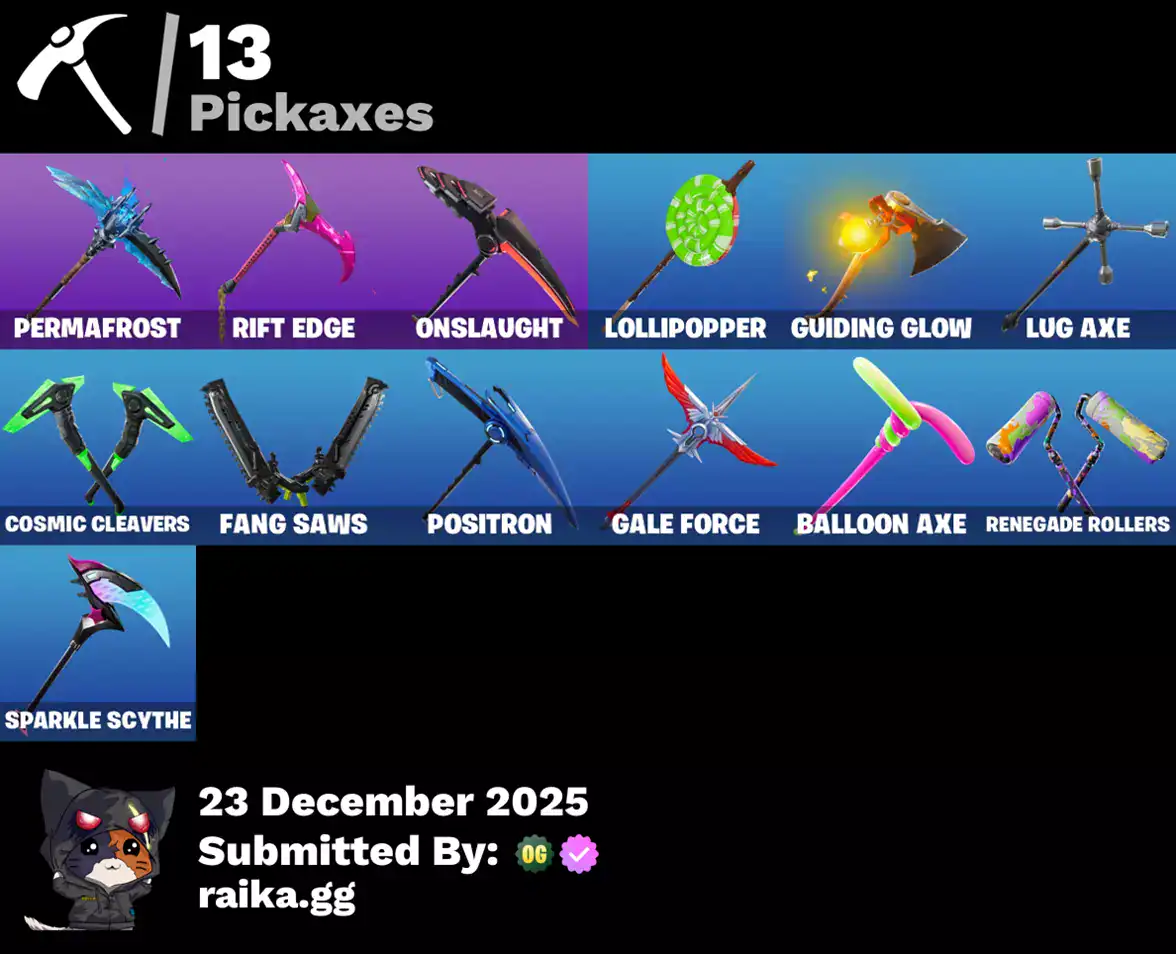
Task: Open the Fang Saws pickaxe tile
Action: pyautogui.click(x=294, y=446)
